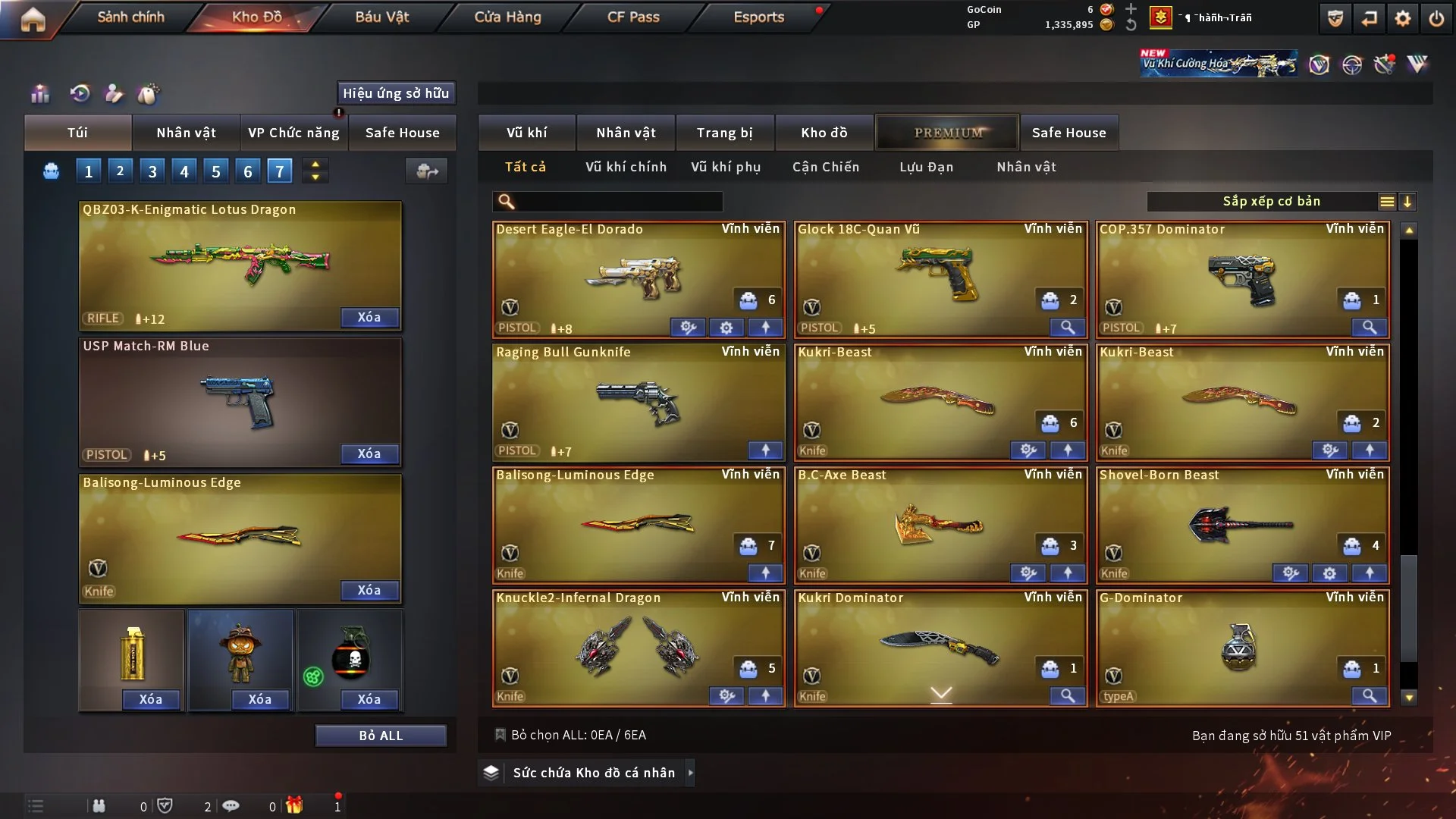The width and height of the screenshot is (1456, 819).
Task: Open the Sắp xếp cơ bản sort dropdown
Action: coord(1271,202)
